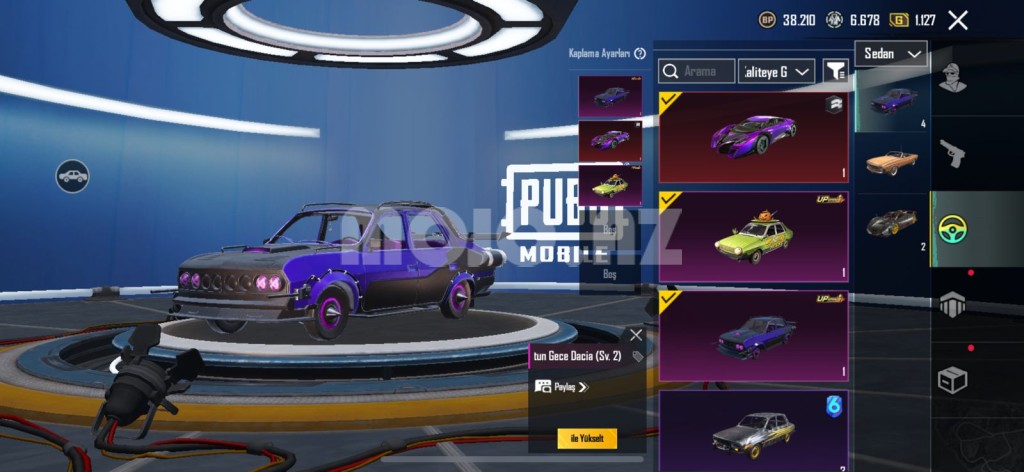Viewport: 1024px width, 472px height.
Task: Show the Kaplama Ayarları help info
Action: point(640,54)
